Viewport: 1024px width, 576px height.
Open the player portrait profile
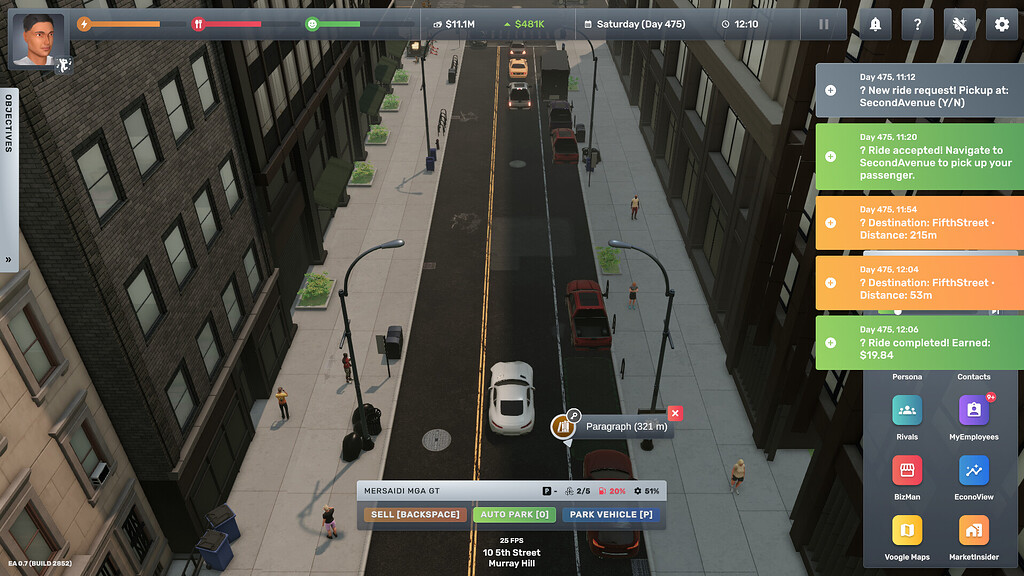click(37, 40)
